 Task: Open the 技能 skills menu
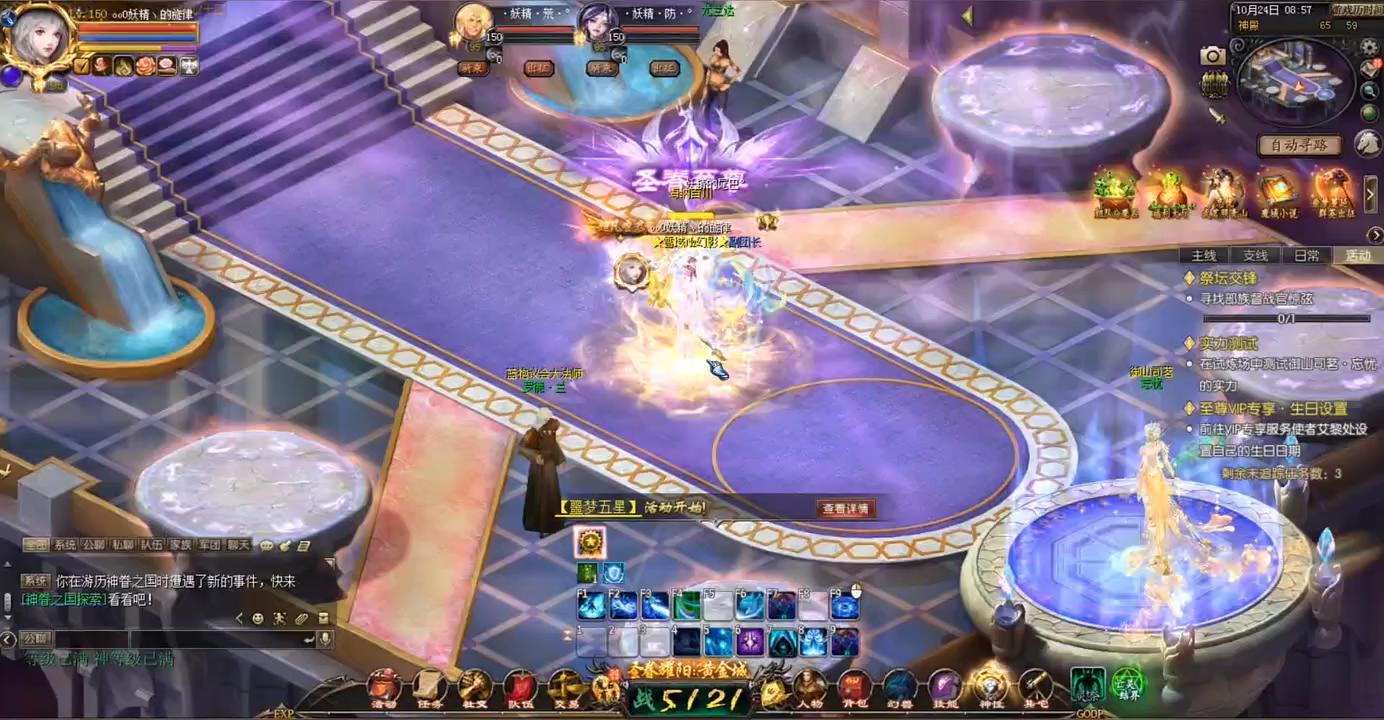pyautogui.click(x=944, y=686)
